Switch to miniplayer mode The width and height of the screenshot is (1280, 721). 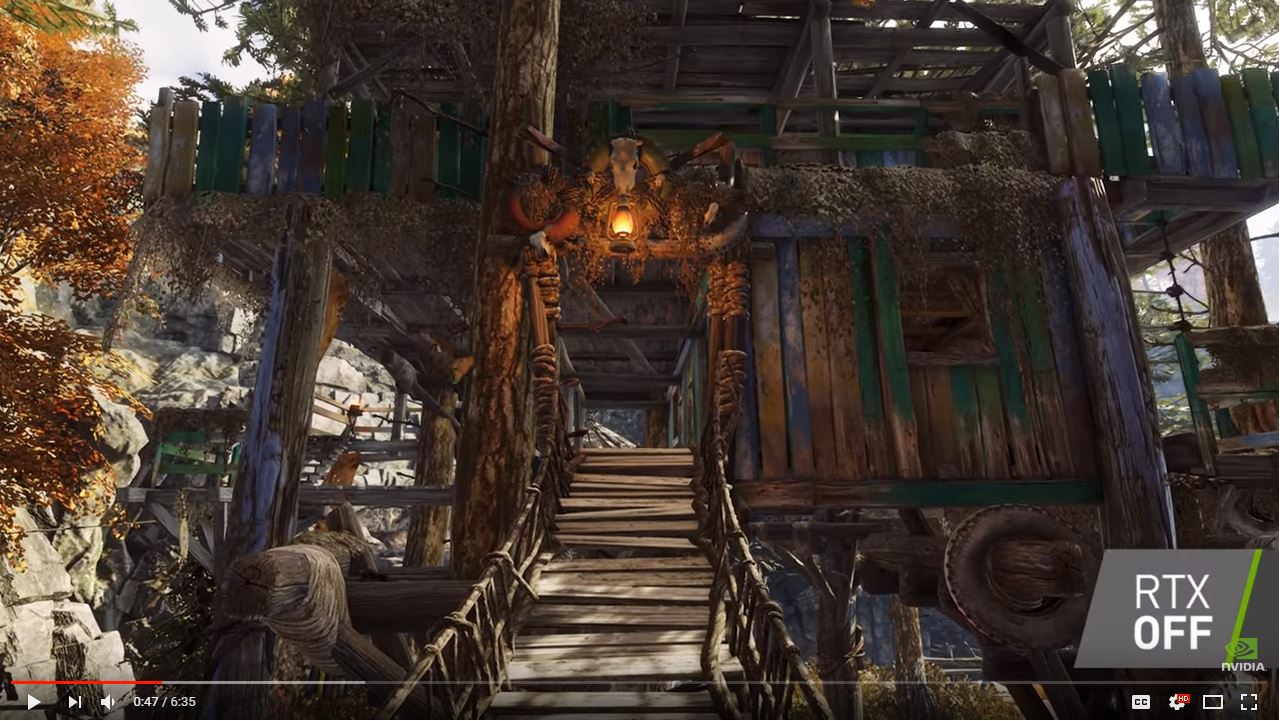tap(1212, 701)
